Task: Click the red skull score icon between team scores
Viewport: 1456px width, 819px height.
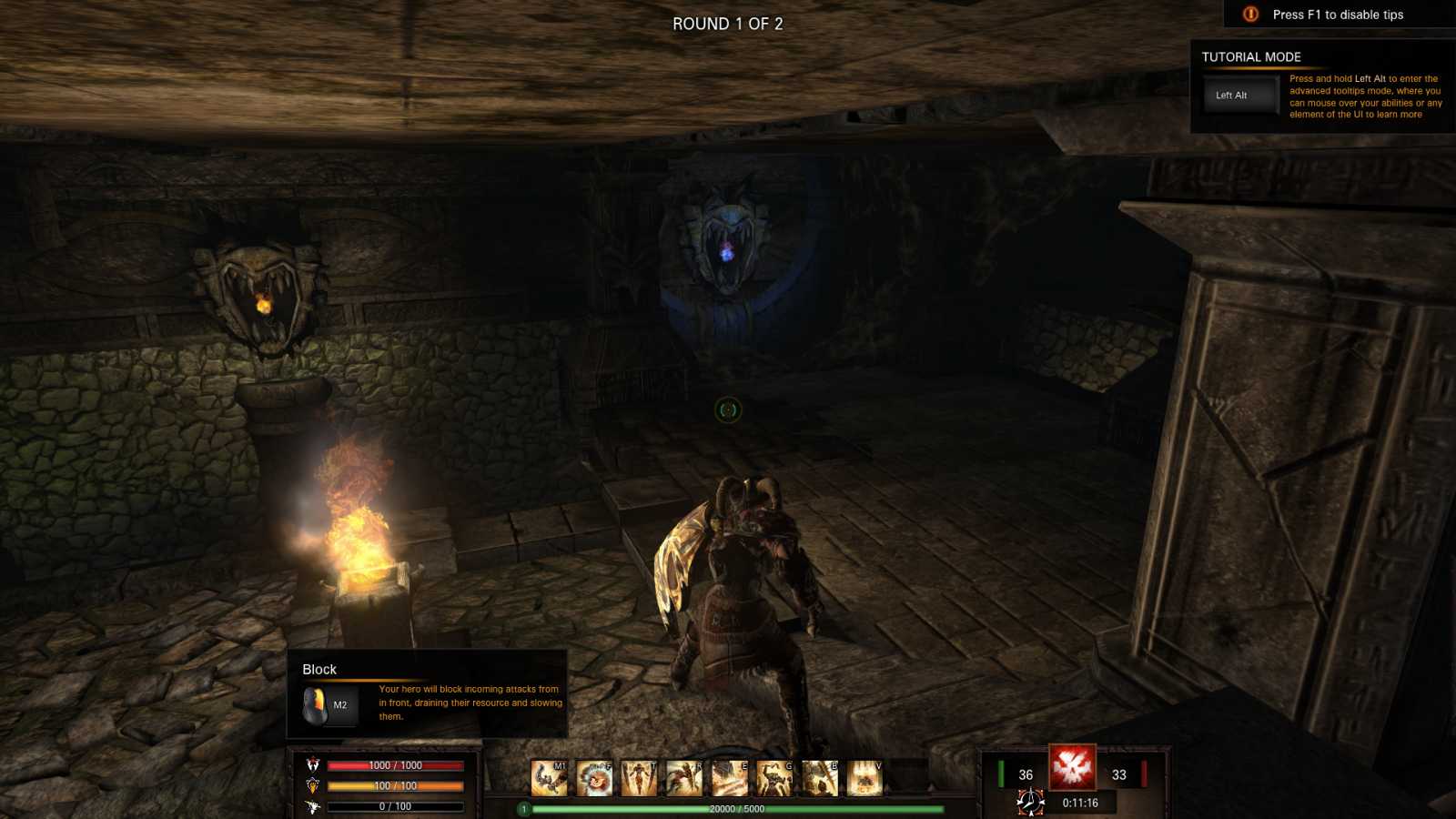Action: (1073, 768)
